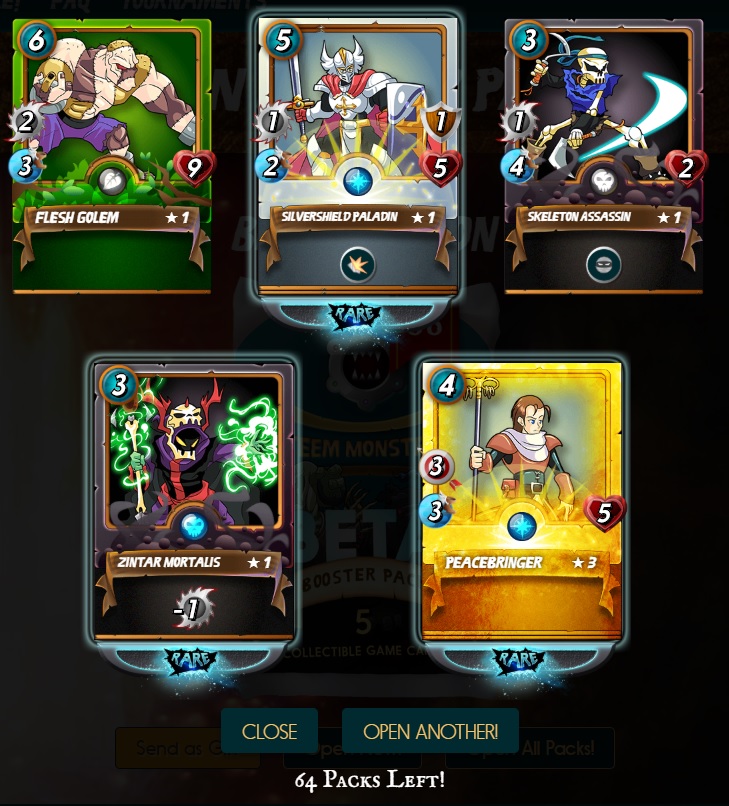
Task: Close the pack opening overlay
Action: coord(269,731)
